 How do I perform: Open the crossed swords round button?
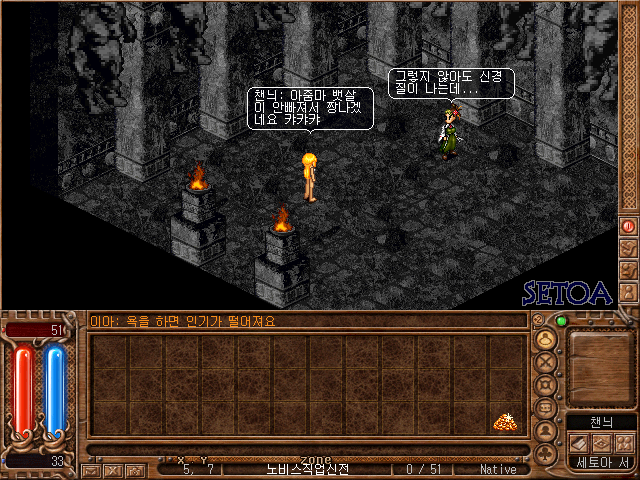pyautogui.click(x=546, y=361)
